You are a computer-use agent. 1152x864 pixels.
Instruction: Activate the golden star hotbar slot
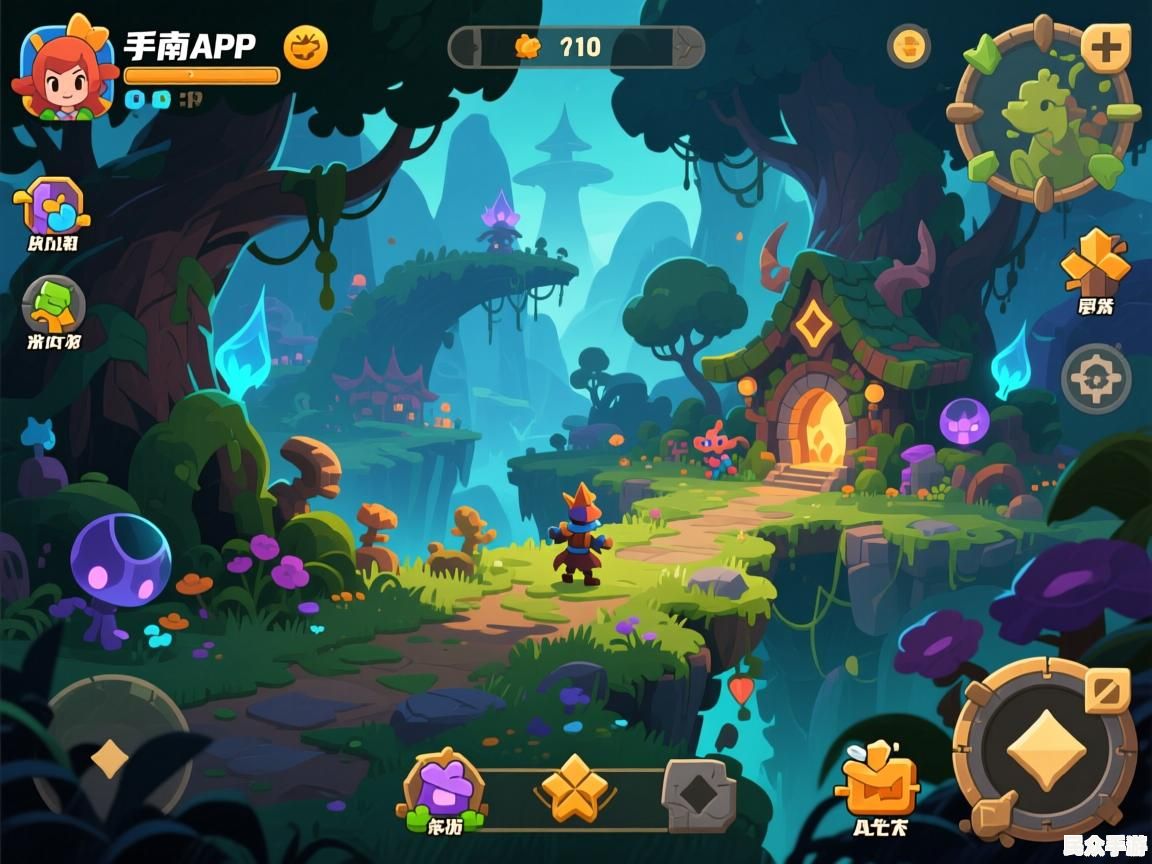574,790
